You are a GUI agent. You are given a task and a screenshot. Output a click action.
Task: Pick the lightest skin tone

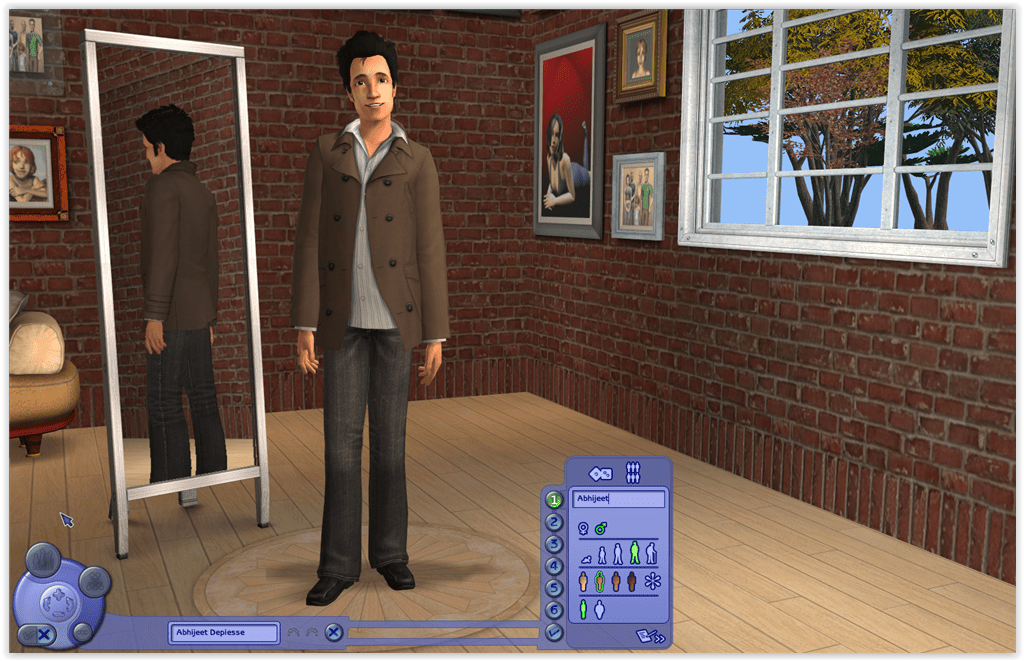click(583, 581)
